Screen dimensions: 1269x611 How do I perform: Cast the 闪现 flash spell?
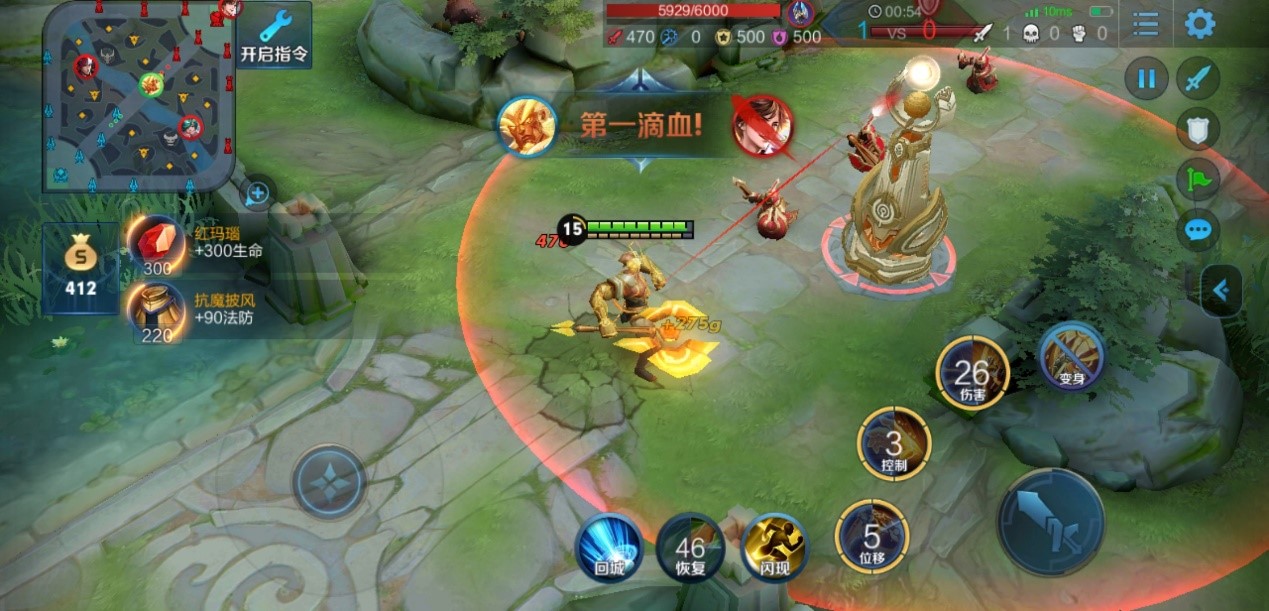click(774, 546)
